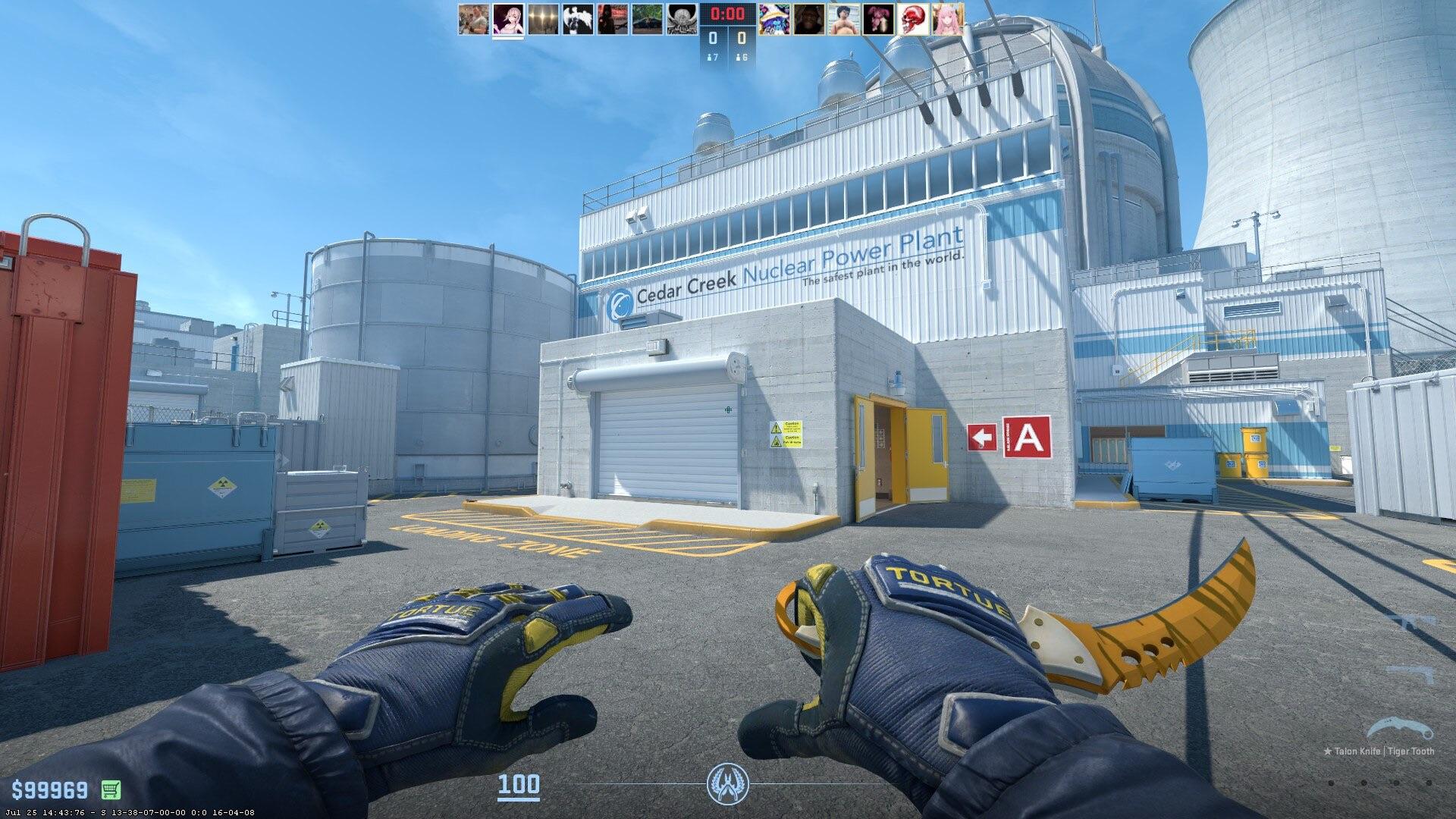Toggle the highlighted pink-haired player avatar on the scoreboard
Image resolution: width=1456 pixels, height=819 pixels.
507,21
